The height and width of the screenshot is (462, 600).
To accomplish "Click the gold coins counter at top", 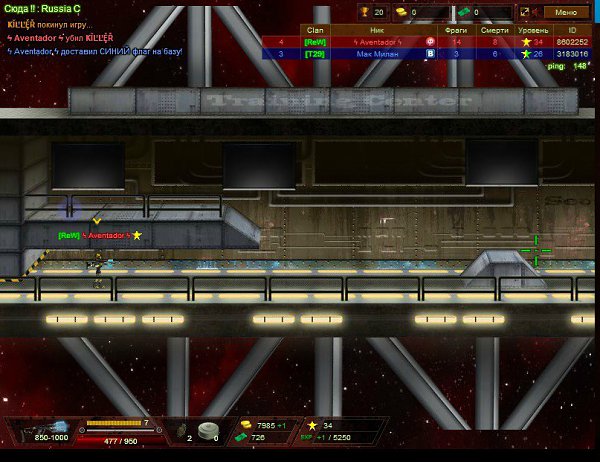I will coord(400,12).
